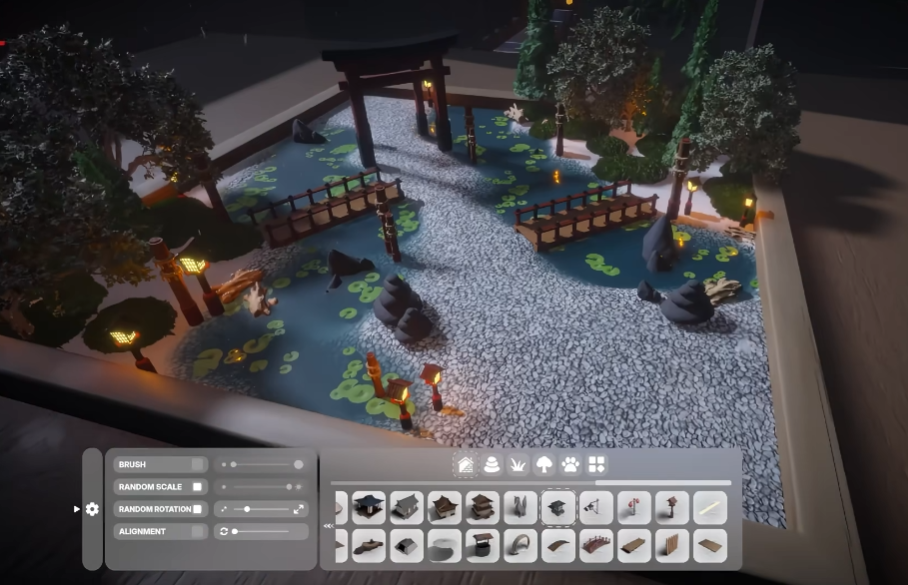Viewport: 908px width, 585px height.
Task: Pick the red railed bridge item
Action: tap(596, 546)
